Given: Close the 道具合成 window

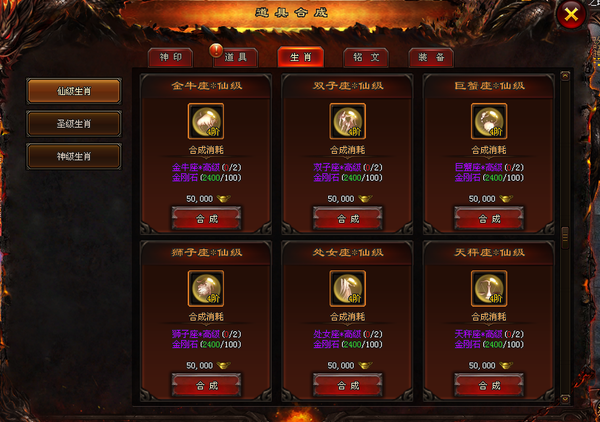Looking at the screenshot, I should coord(570,15).
